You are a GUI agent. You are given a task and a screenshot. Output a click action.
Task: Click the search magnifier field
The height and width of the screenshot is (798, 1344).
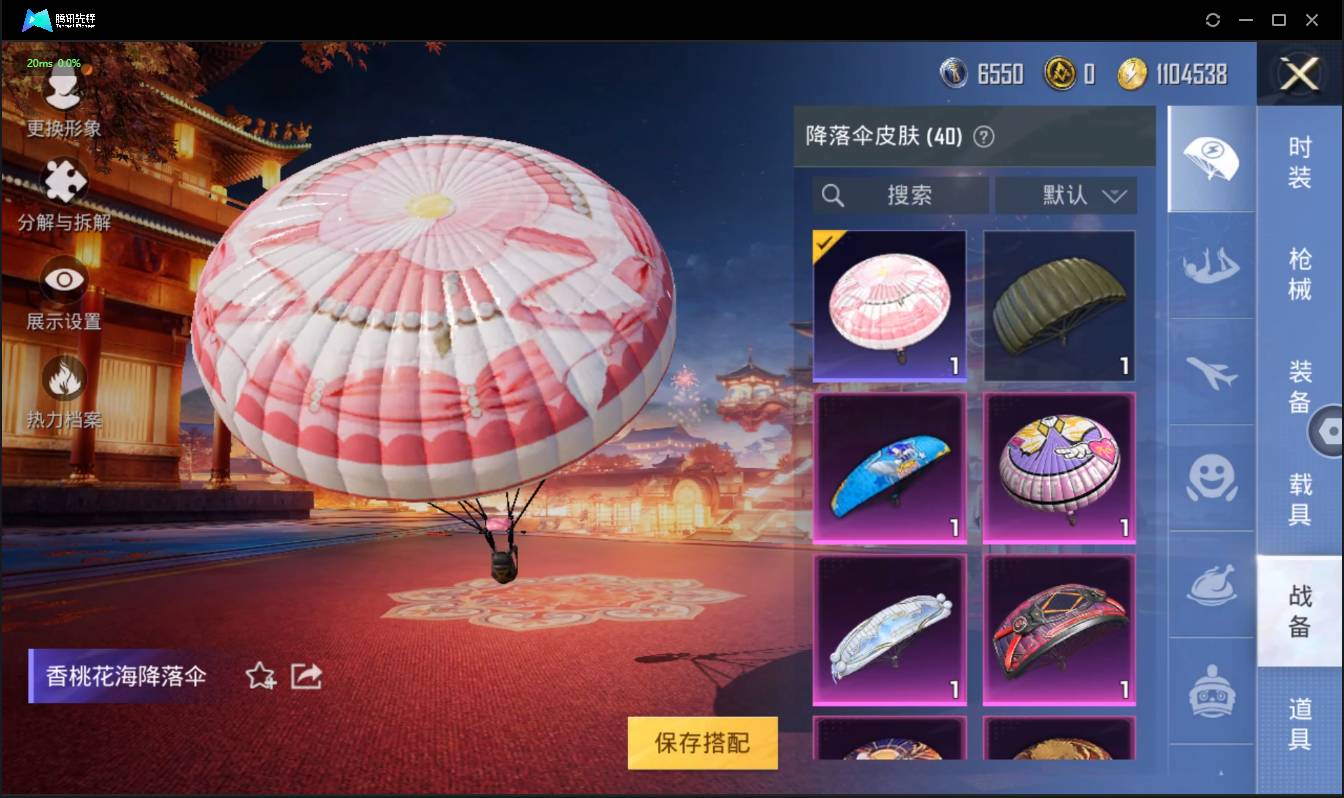point(897,195)
